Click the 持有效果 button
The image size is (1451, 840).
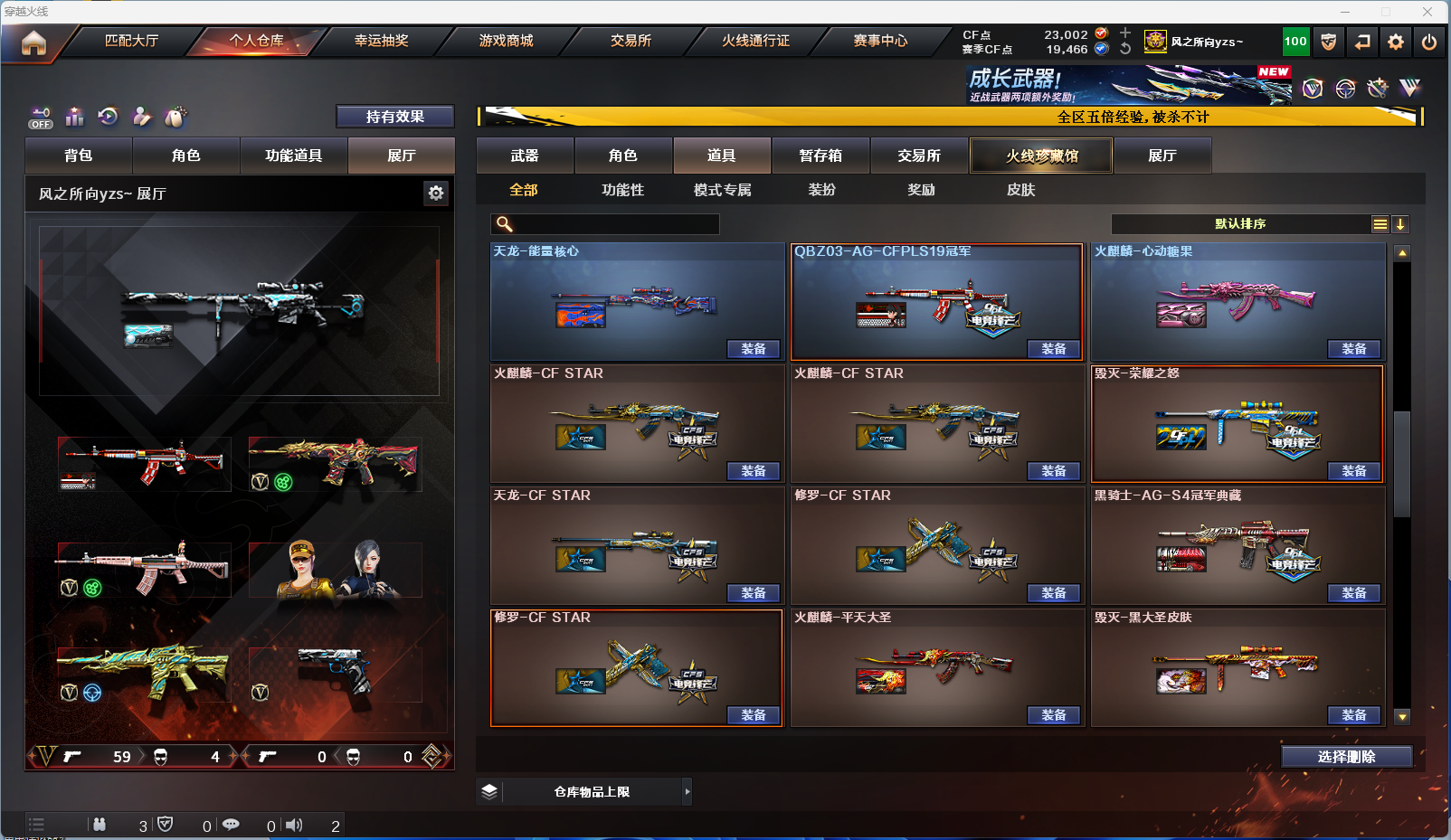pyautogui.click(x=394, y=117)
